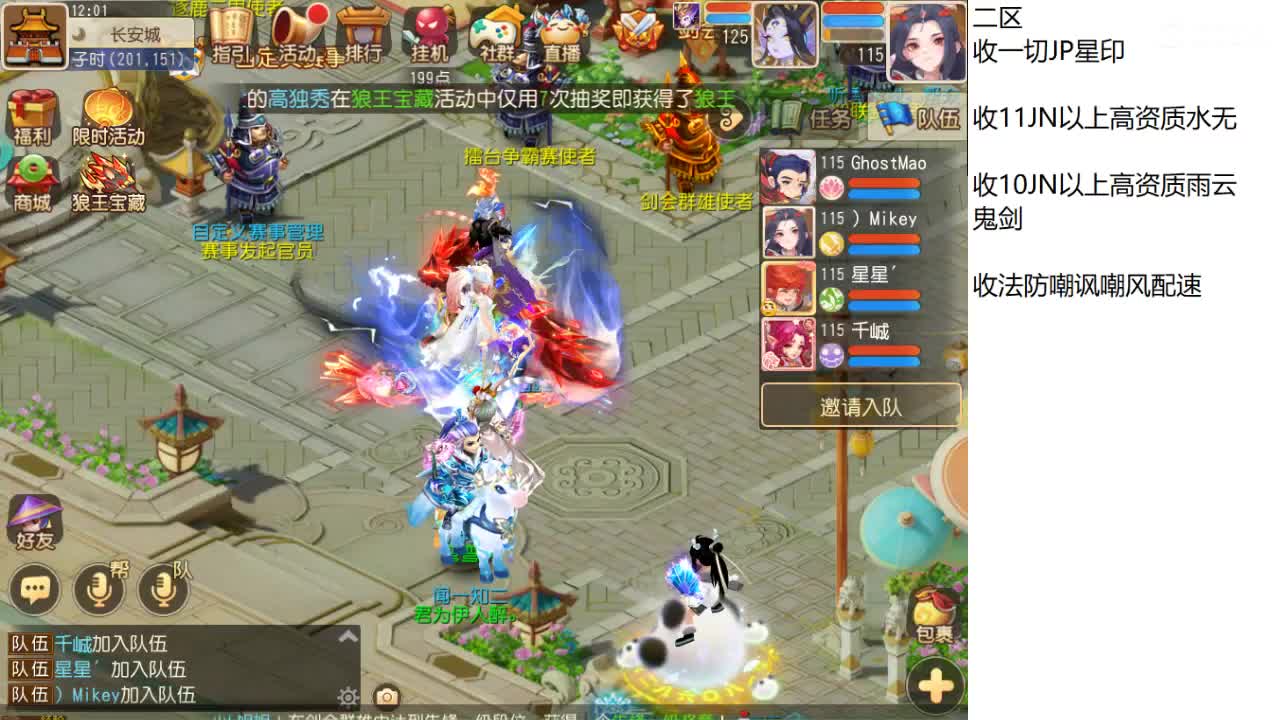Open the 好友 friends list
1280x720 pixels.
[x=35, y=519]
